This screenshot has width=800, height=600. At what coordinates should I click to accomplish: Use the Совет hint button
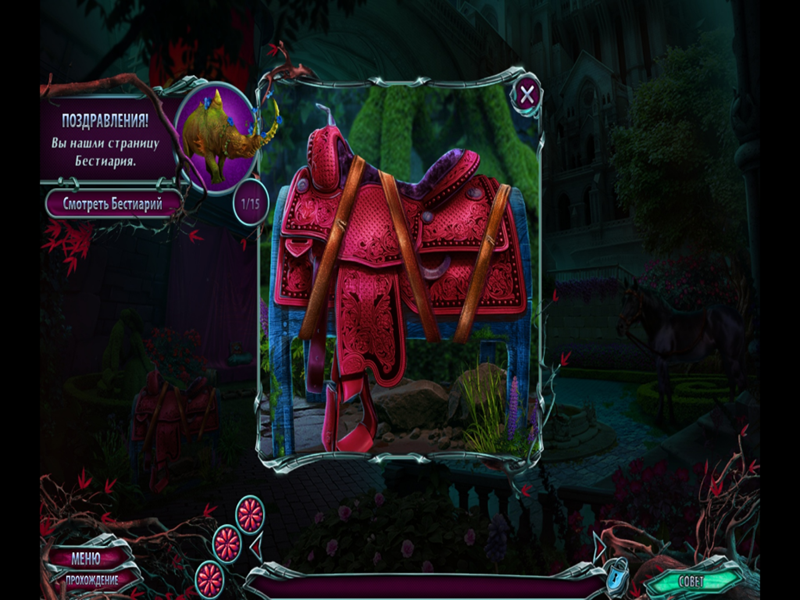coord(691,581)
